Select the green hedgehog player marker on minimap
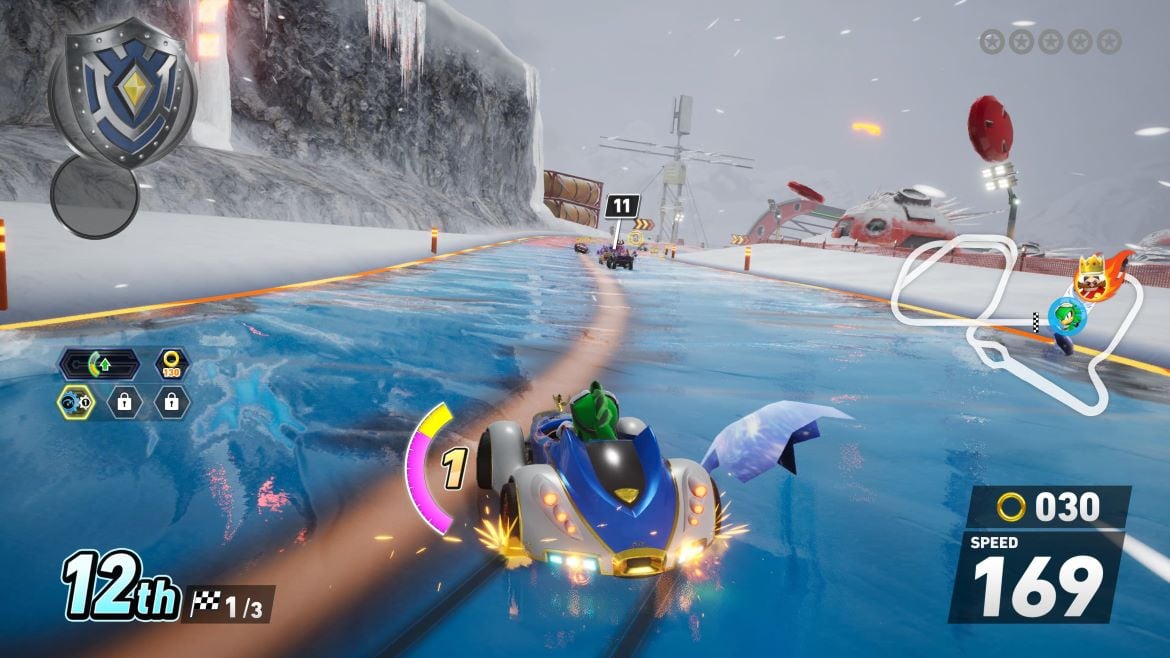Image resolution: width=1170 pixels, height=658 pixels. click(1066, 314)
